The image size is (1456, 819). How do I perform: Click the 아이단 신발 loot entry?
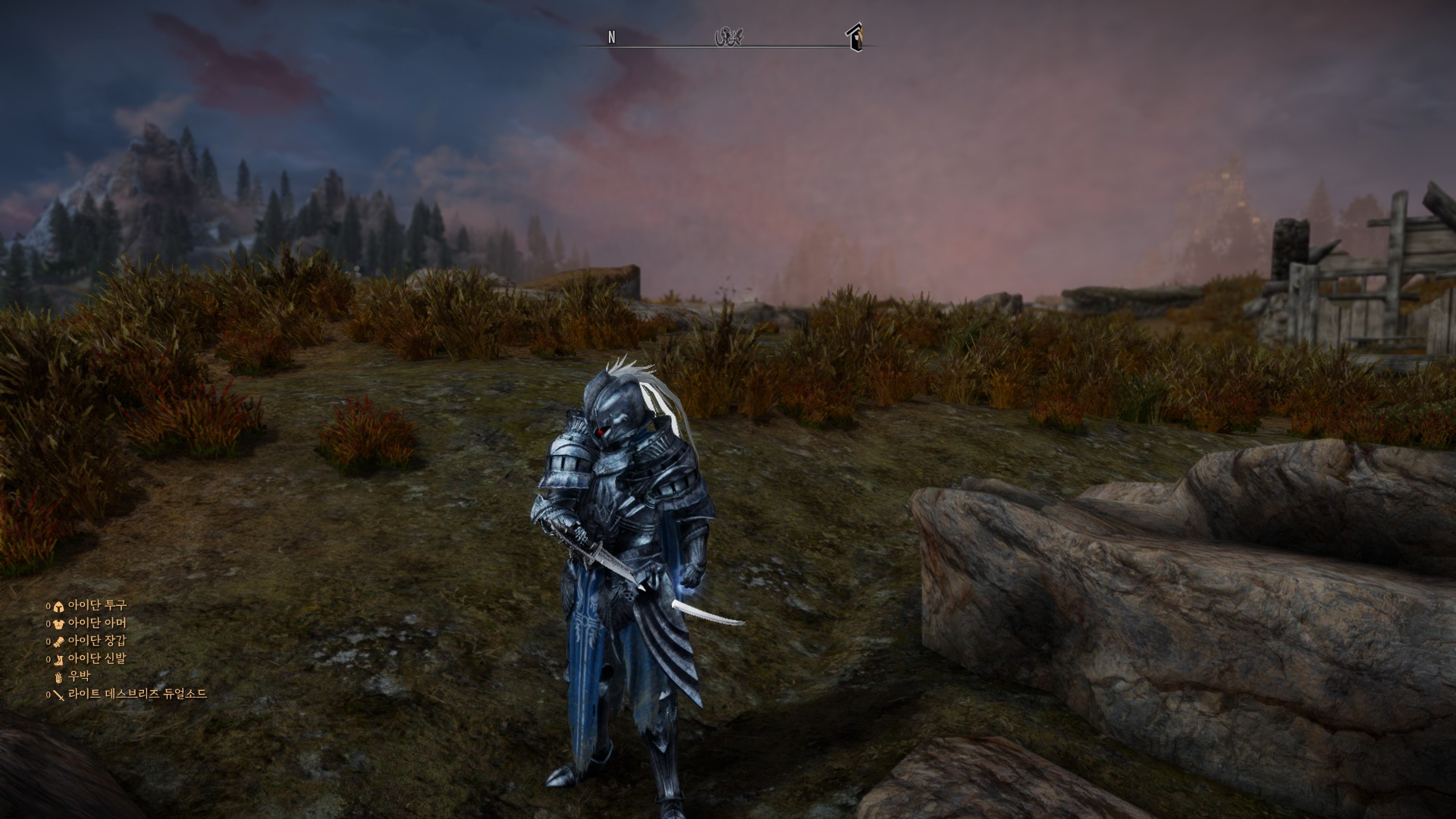pyautogui.click(x=99, y=661)
